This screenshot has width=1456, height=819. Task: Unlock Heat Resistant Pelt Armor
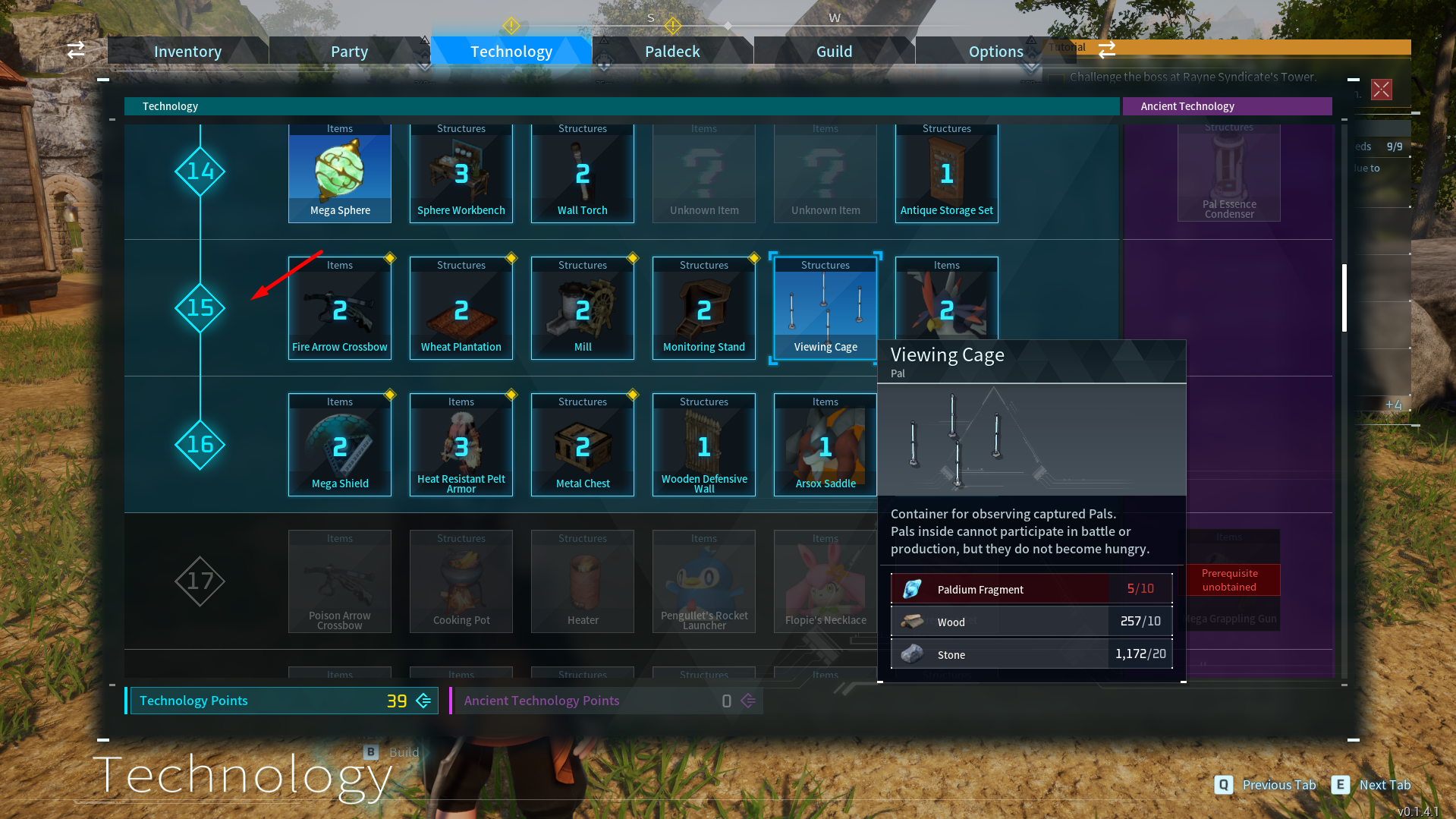click(x=461, y=445)
